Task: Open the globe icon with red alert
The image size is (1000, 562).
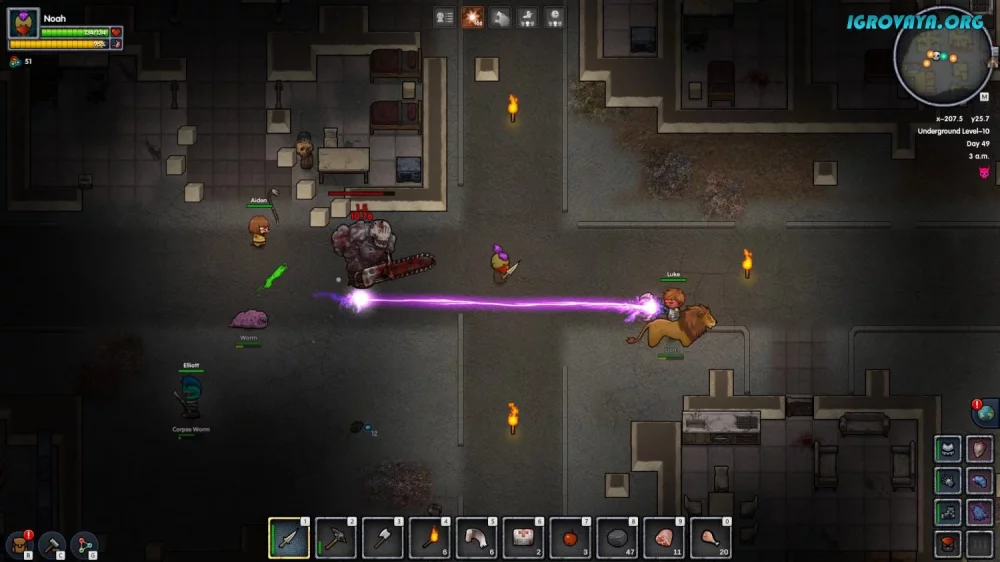Action: [984, 414]
